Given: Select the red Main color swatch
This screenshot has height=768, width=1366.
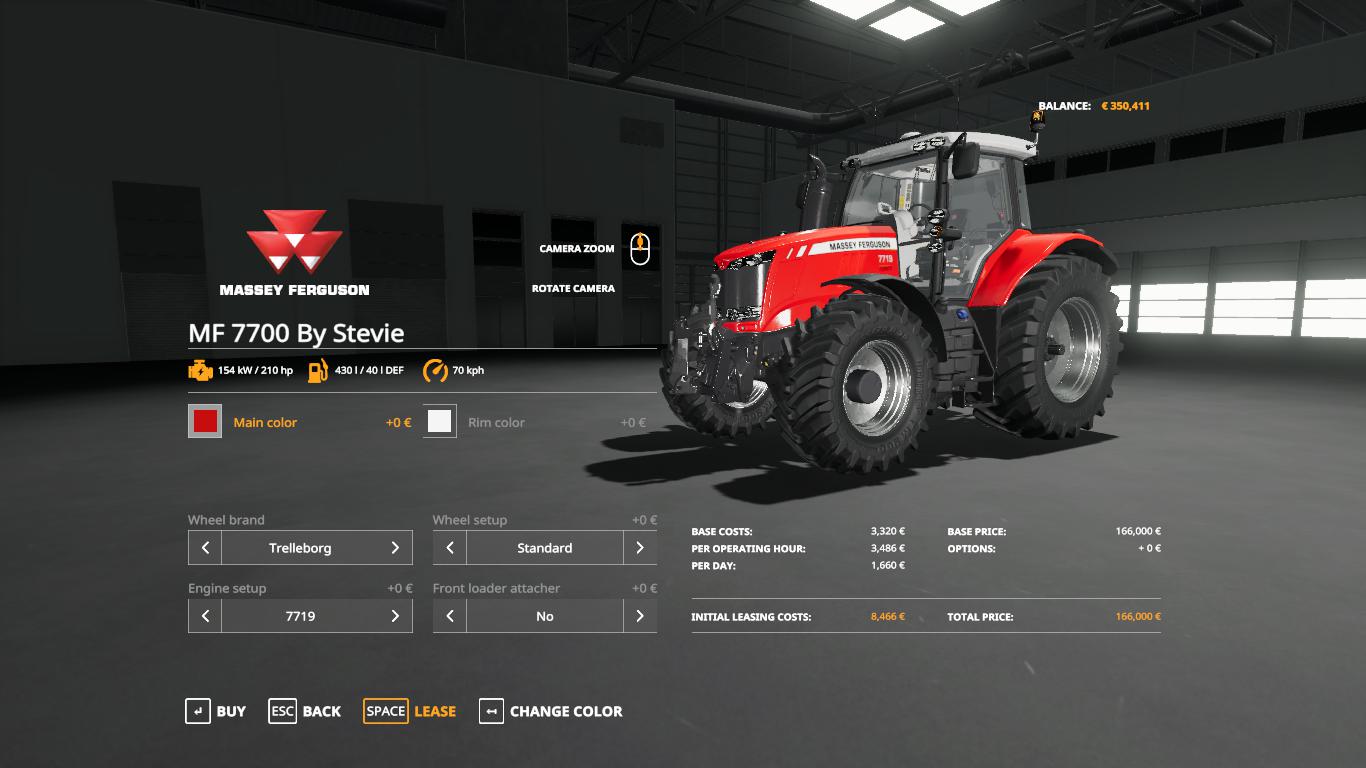Looking at the screenshot, I should point(205,422).
